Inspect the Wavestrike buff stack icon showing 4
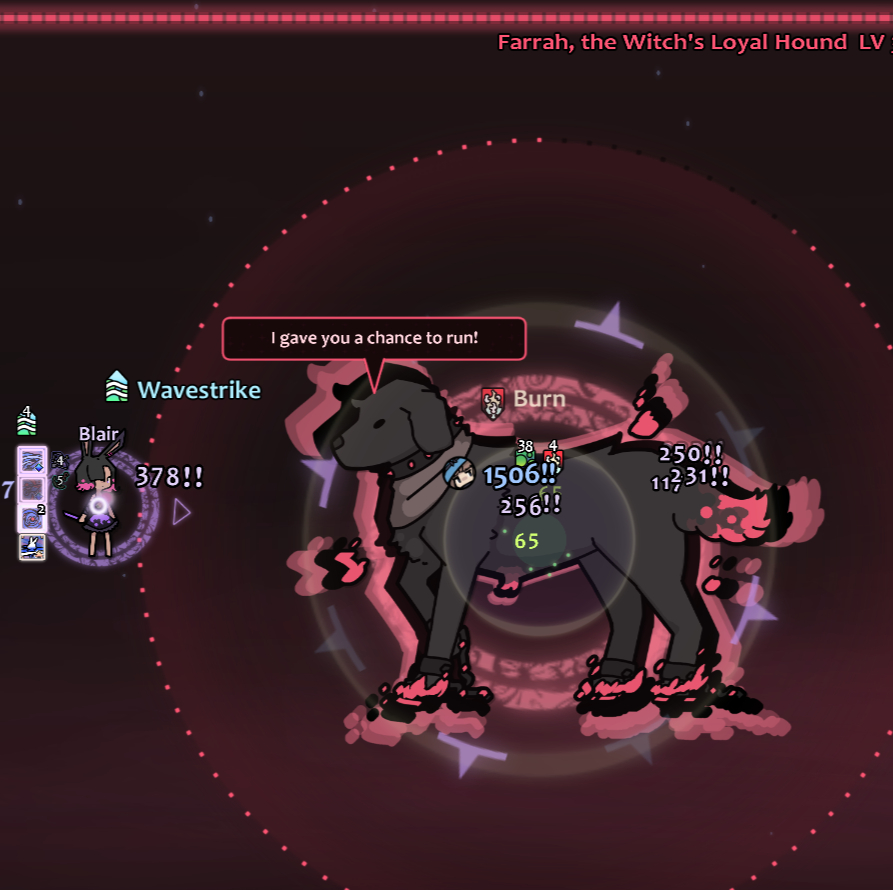893x890 pixels. [x=27, y=423]
